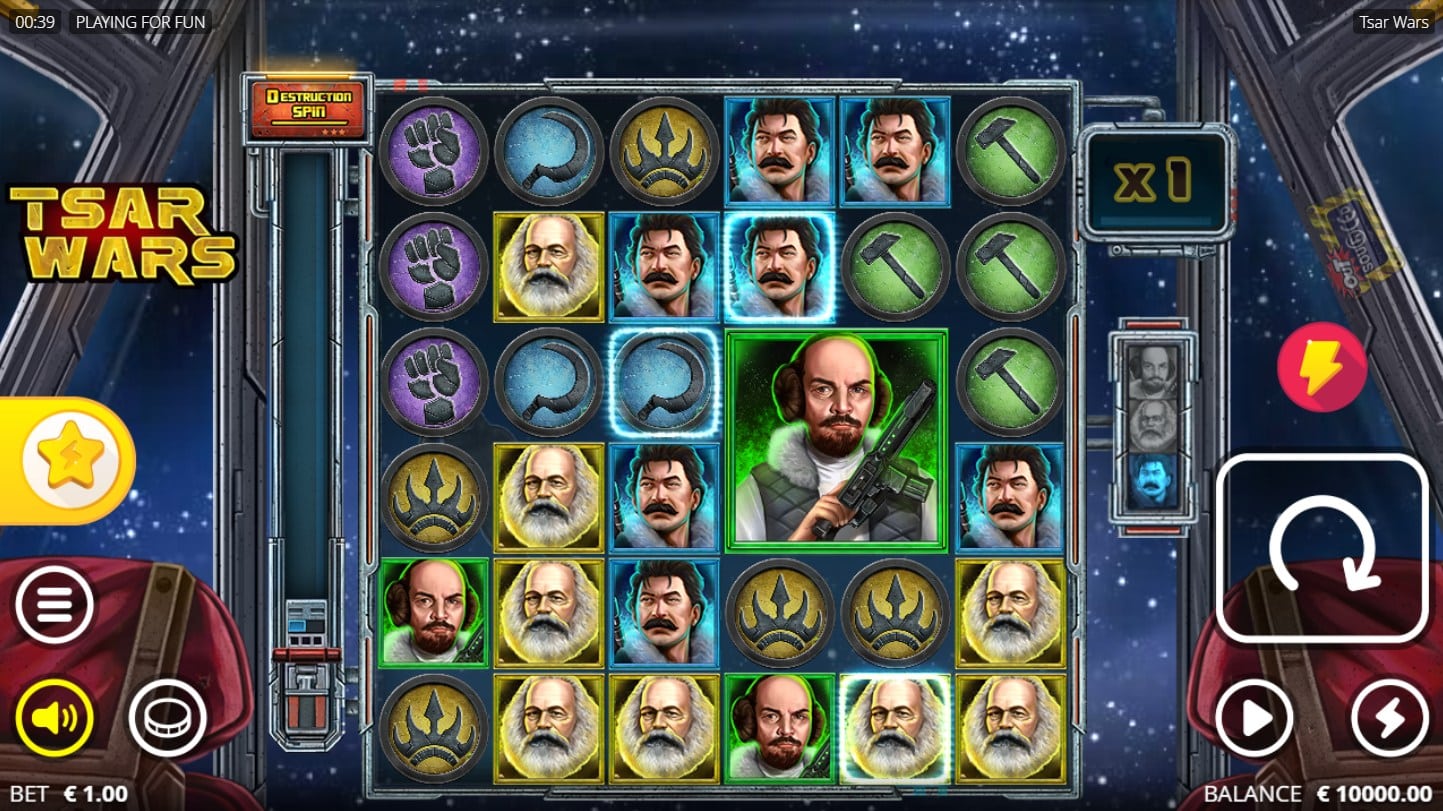Screen dimensions: 1443x811
Task: Select the purple fist symbol in top row
Action: point(434,151)
